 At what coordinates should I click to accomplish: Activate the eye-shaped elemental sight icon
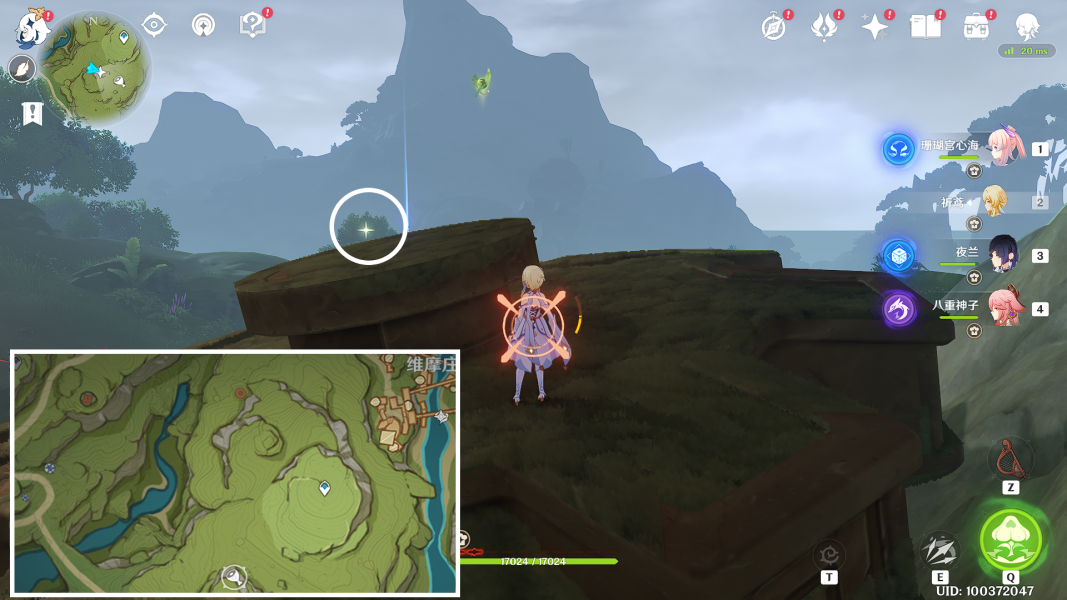pyautogui.click(x=154, y=25)
